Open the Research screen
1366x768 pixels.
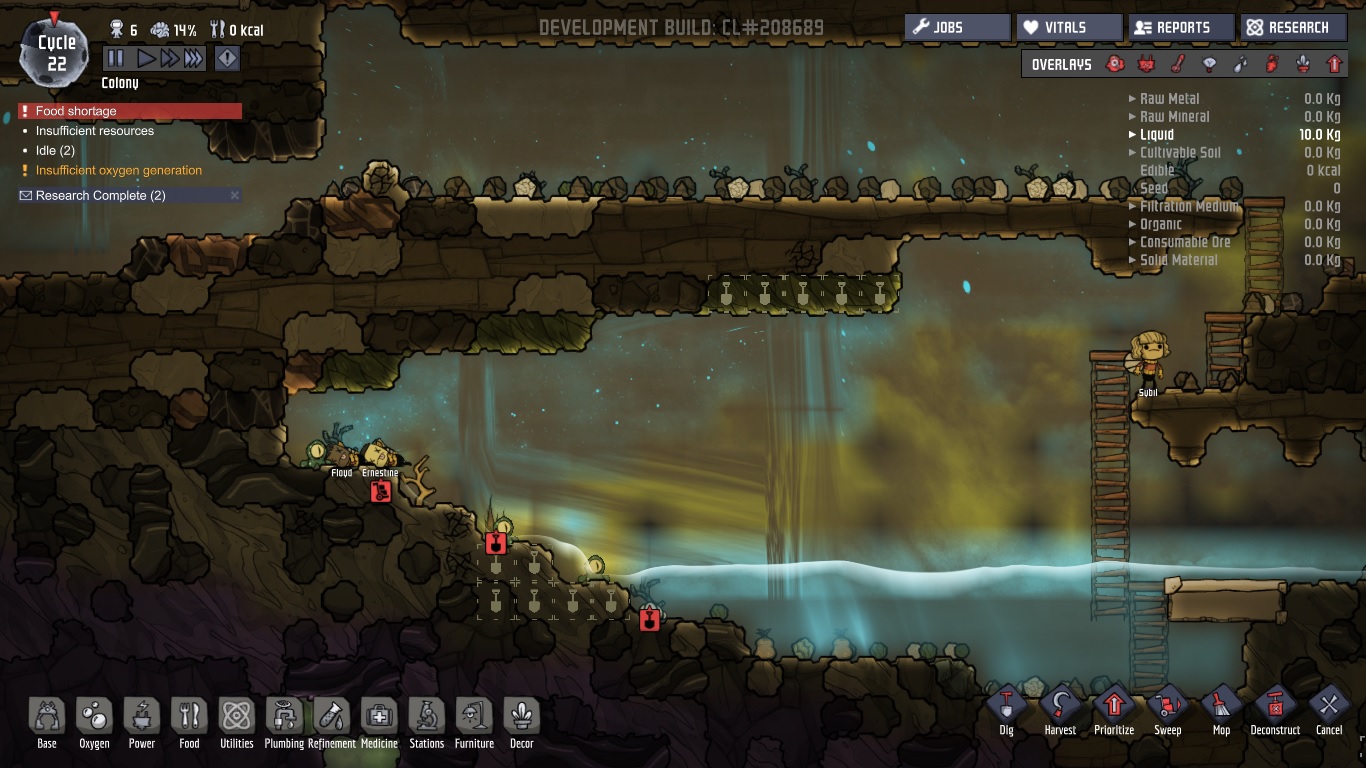click(x=1293, y=27)
